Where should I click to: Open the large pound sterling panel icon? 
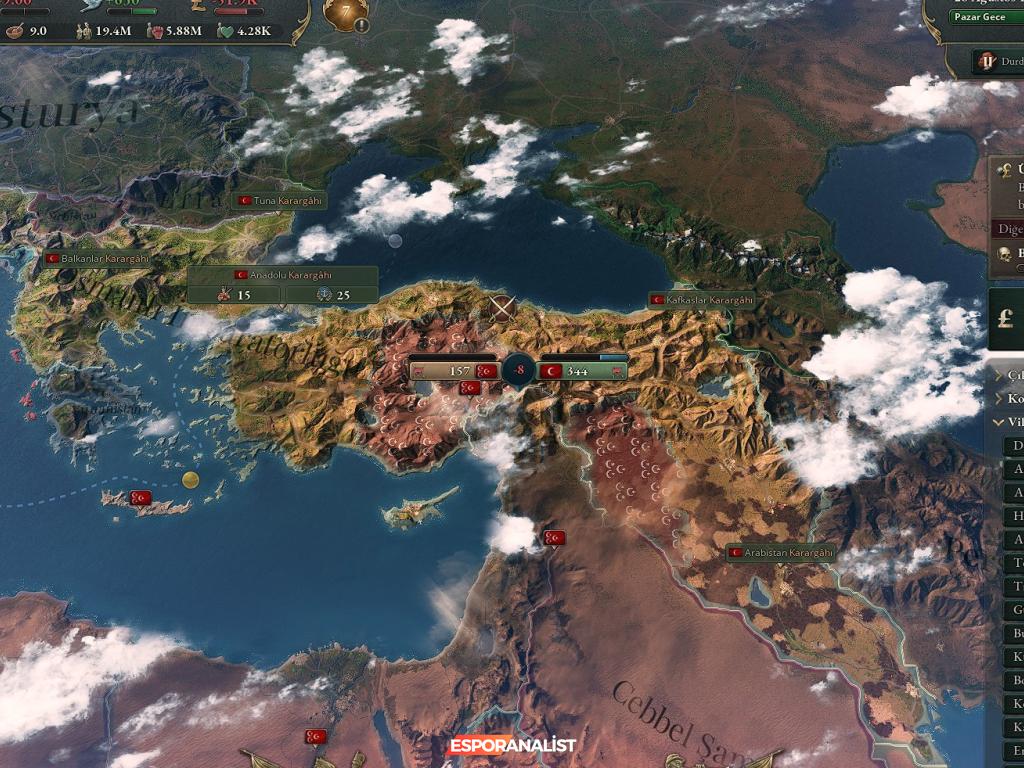[1005, 319]
